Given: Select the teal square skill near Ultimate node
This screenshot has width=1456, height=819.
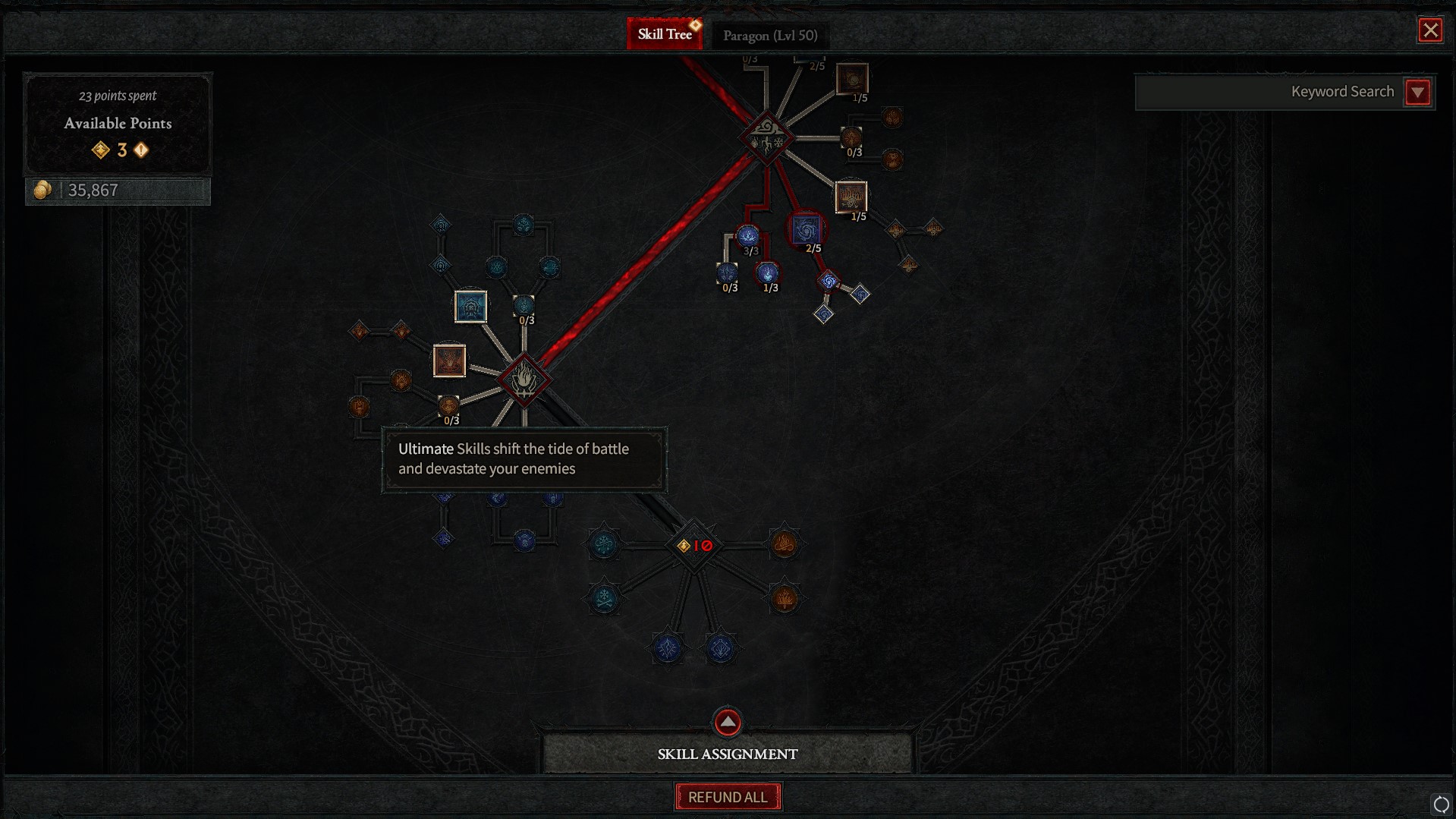Looking at the screenshot, I should (x=470, y=307).
